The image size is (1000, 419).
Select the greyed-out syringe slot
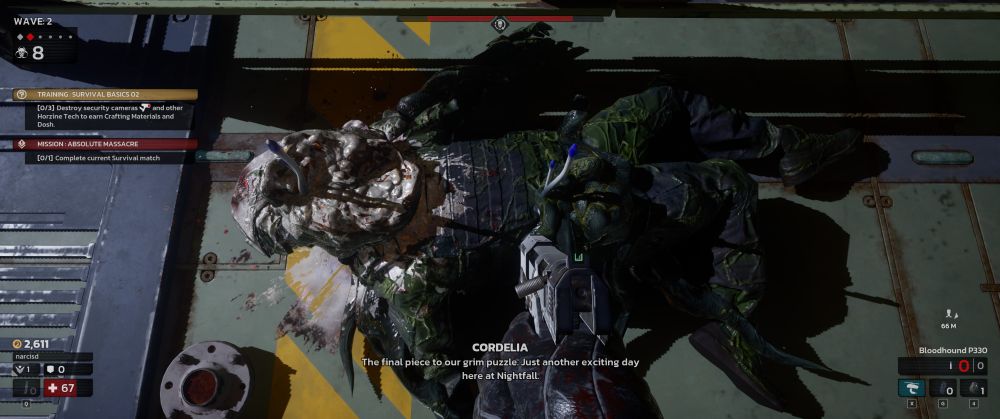(27, 388)
